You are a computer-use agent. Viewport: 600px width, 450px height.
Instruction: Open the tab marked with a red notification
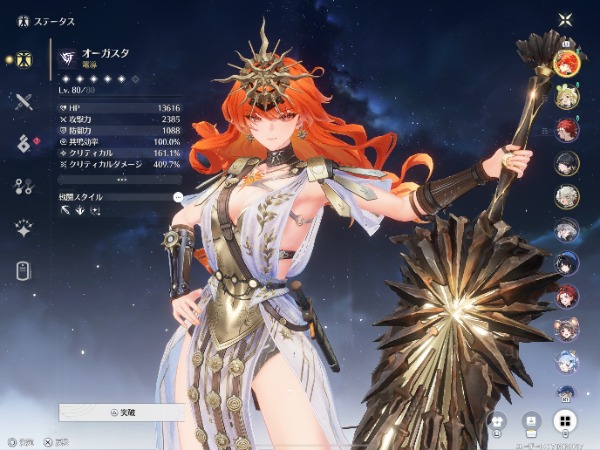(x=25, y=143)
